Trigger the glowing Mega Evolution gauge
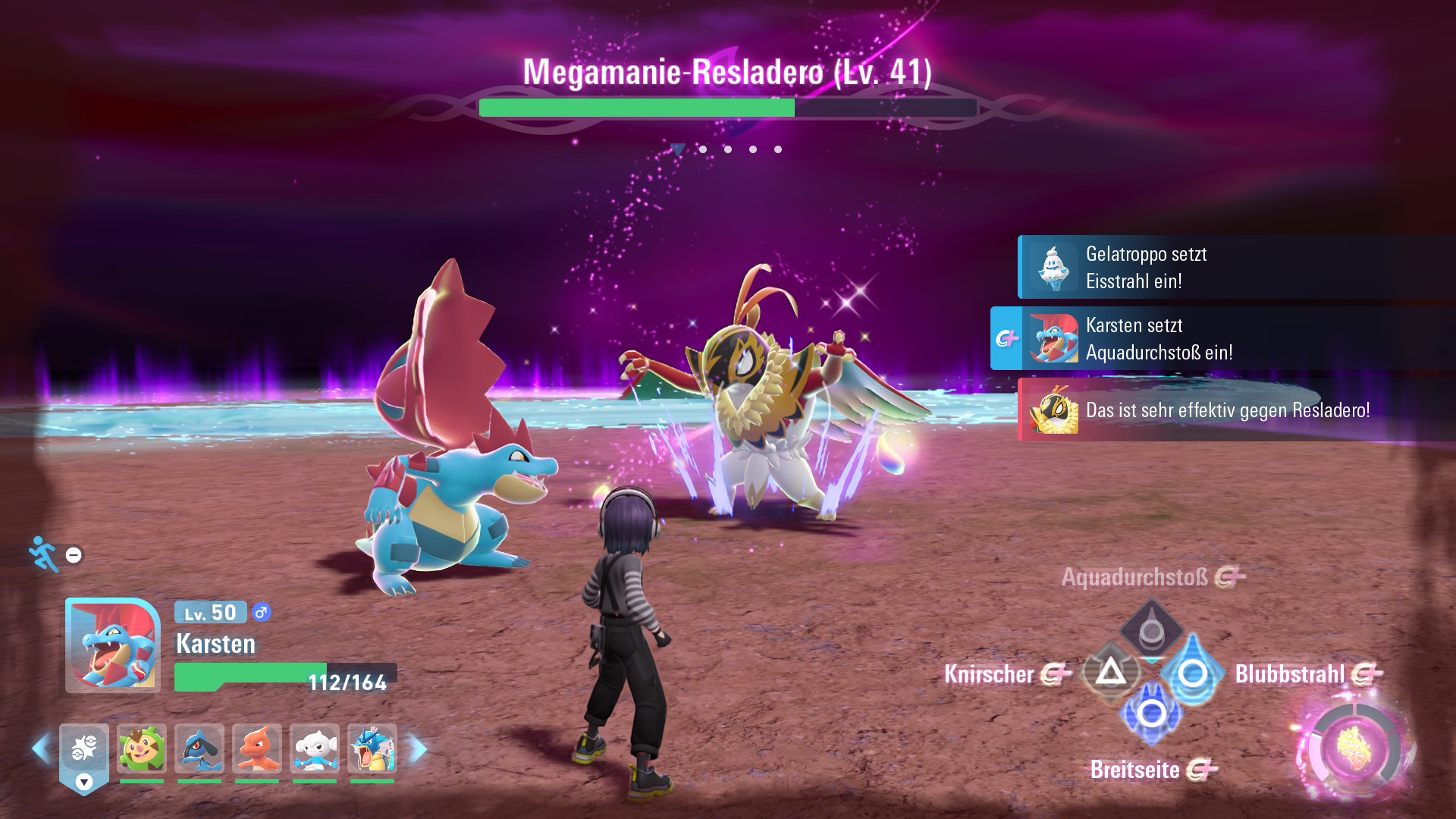 tap(1355, 748)
